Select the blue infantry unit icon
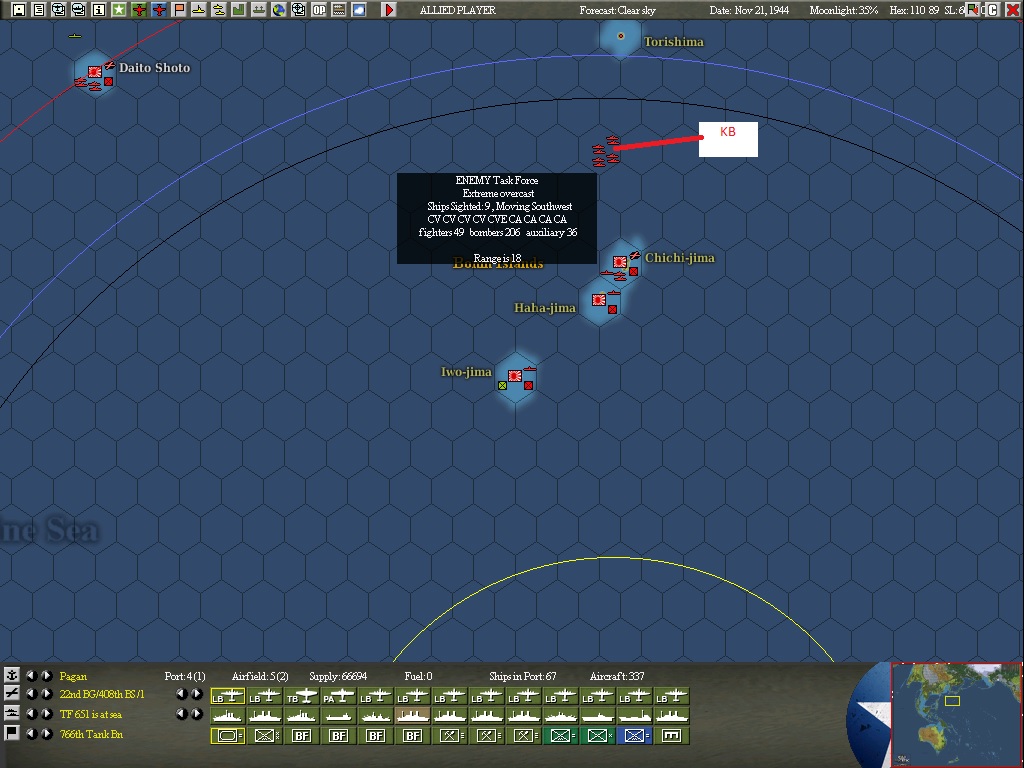1032x768 pixels. pyautogui.click(x=633, y=736)
